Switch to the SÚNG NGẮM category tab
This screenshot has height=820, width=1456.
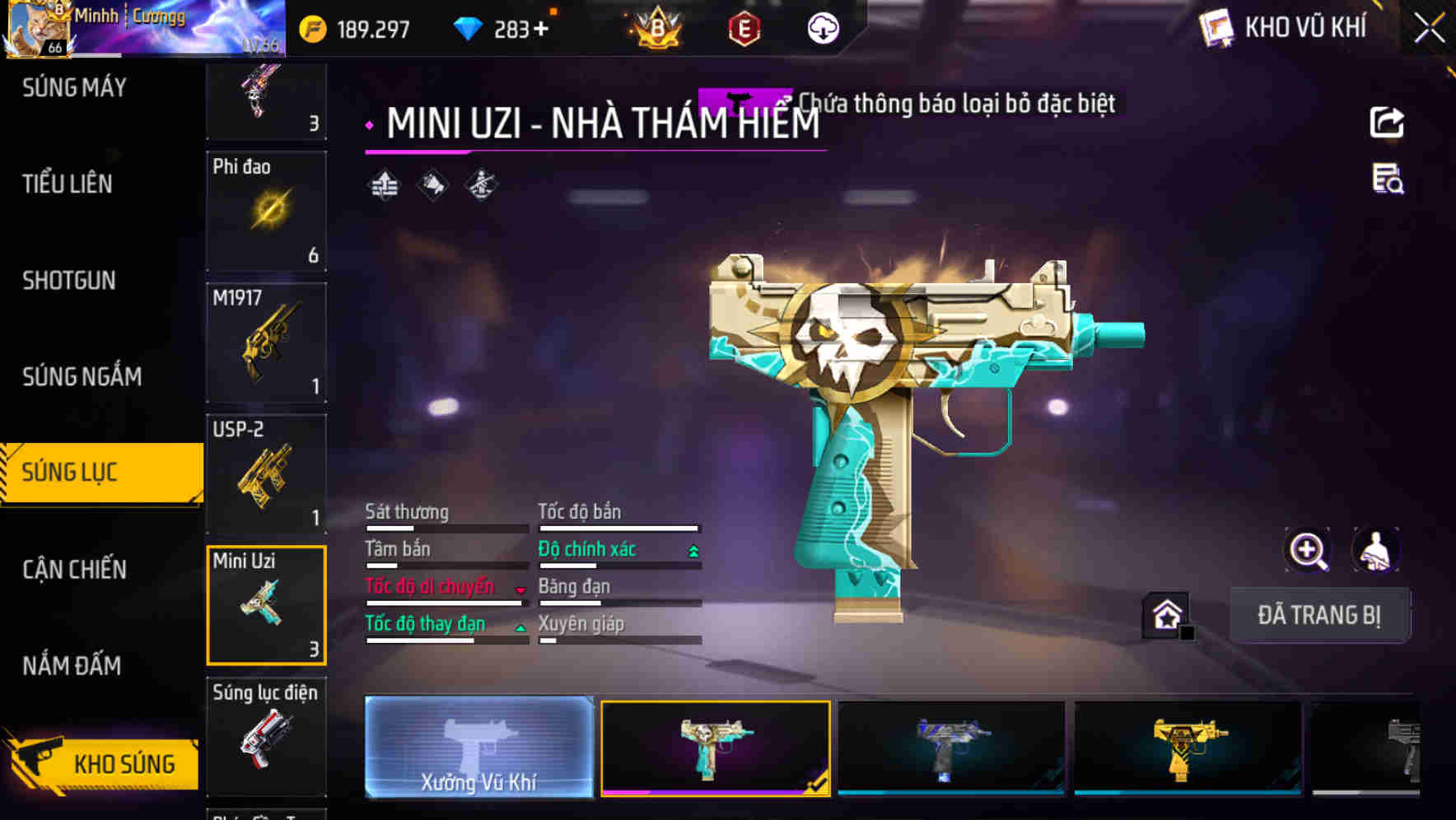(82, 376)
